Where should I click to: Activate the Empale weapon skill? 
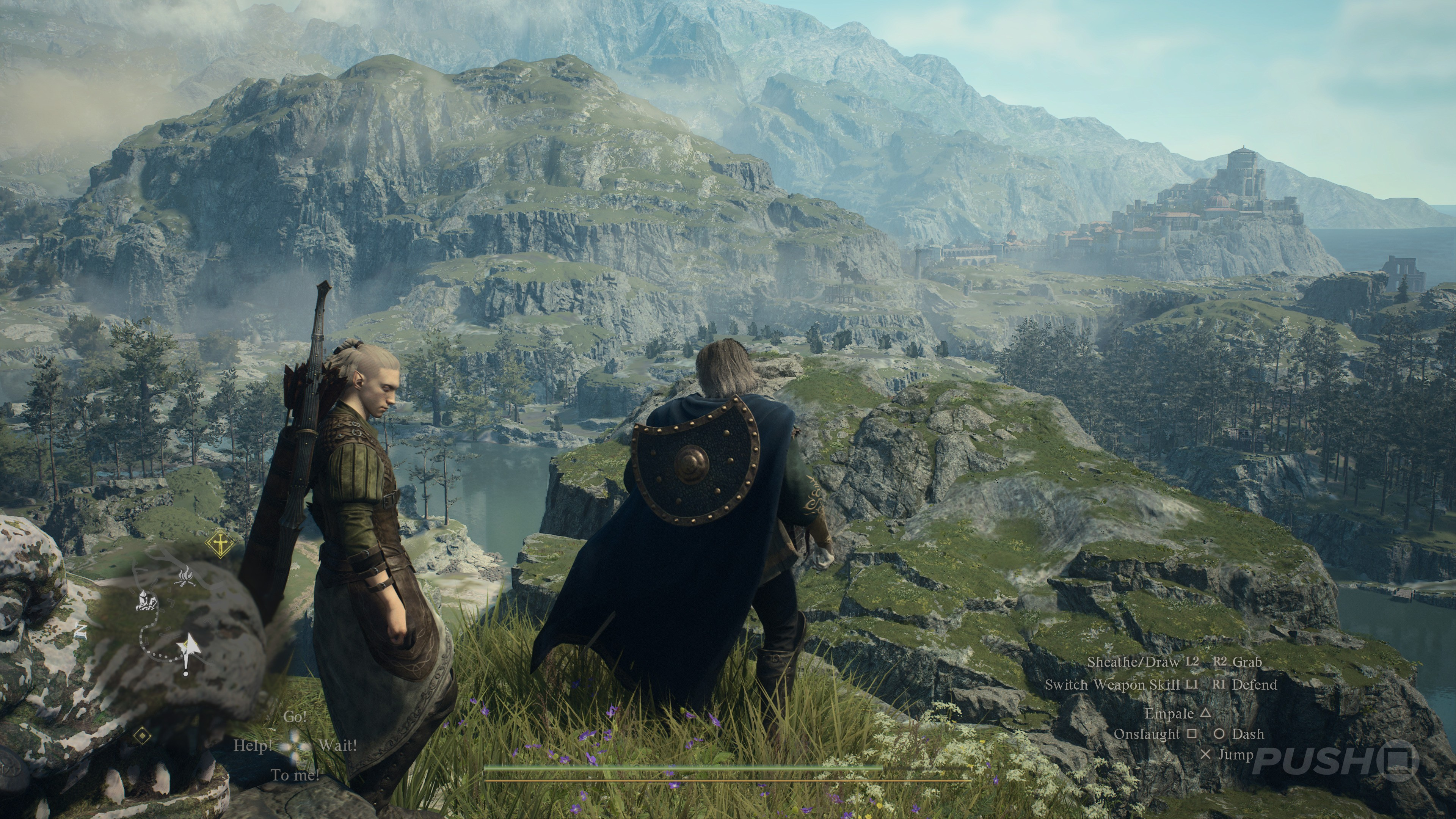coord(1177,714)
